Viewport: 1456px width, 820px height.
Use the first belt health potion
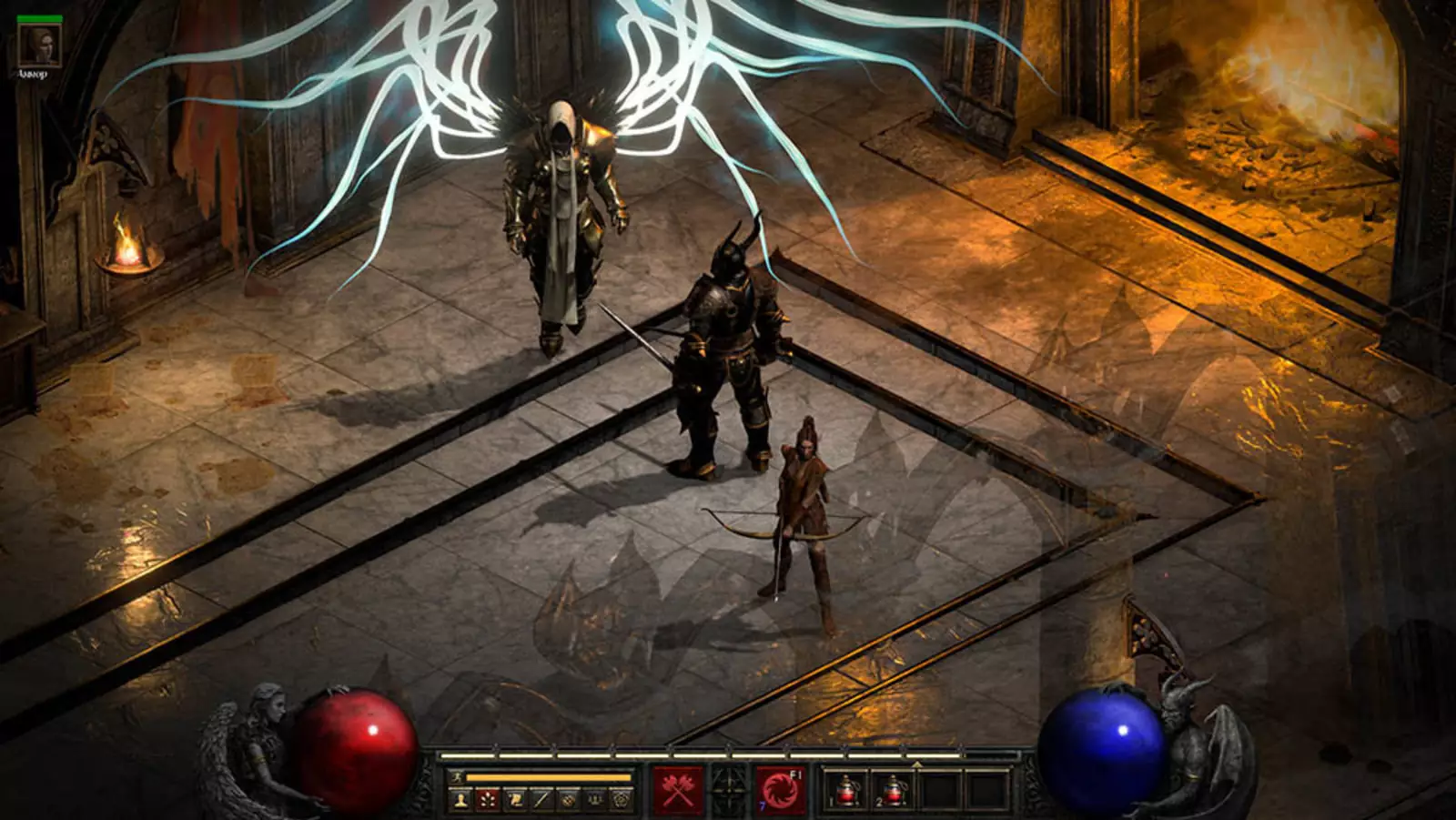(x=846, y=790)
